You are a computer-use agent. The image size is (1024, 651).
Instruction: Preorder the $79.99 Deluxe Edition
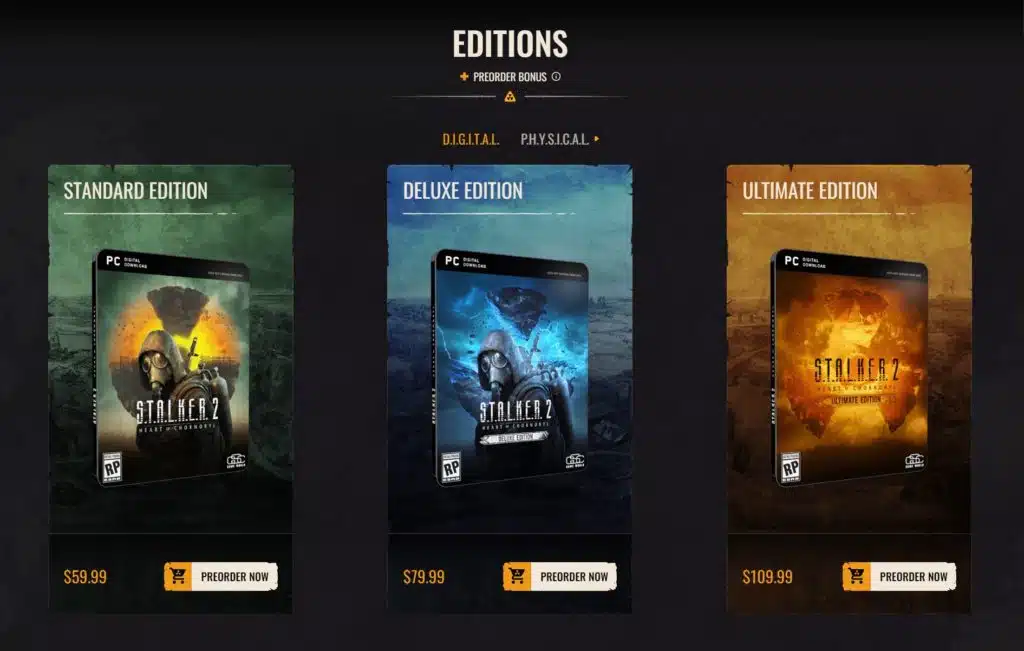point(560,576)
